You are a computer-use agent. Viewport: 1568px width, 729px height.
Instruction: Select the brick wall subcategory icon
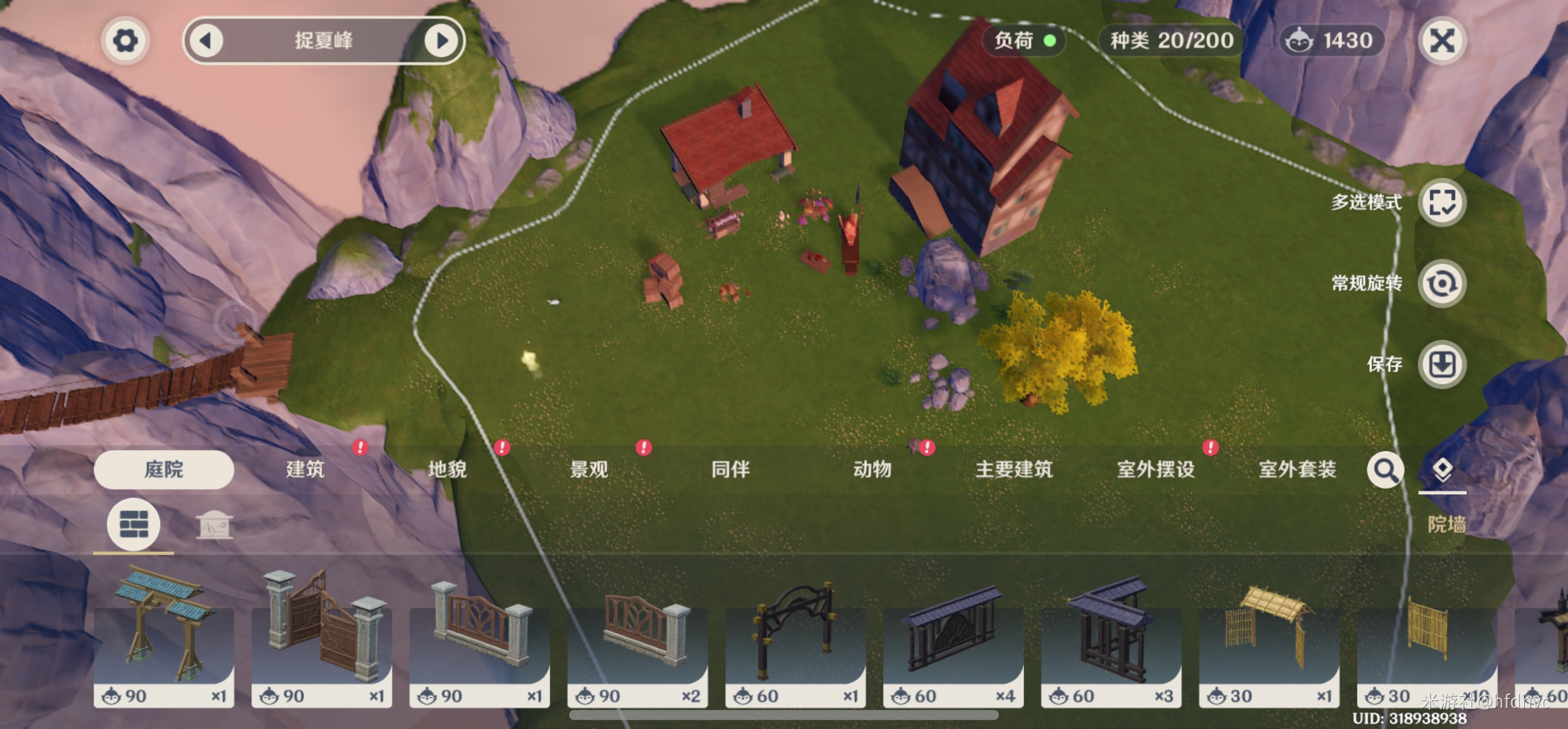(x=134, y=525)
